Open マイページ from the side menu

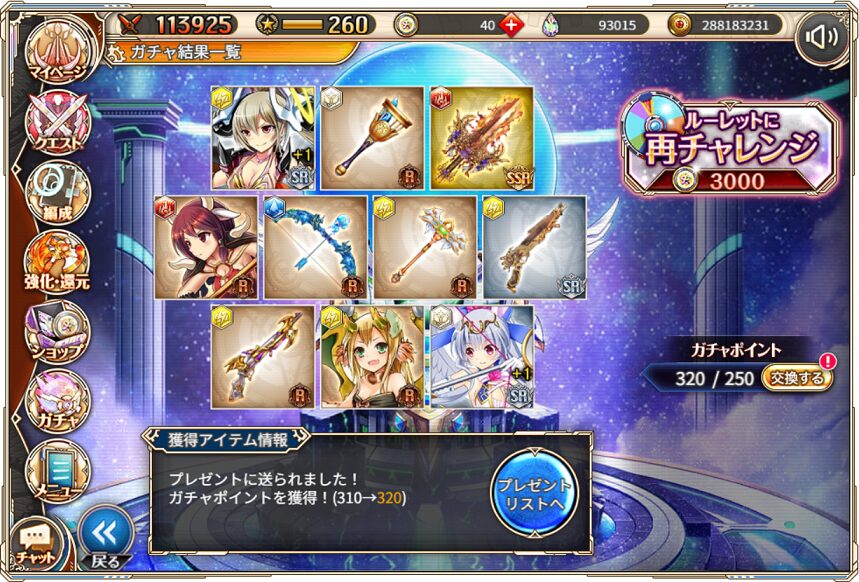tap(57, 55)
